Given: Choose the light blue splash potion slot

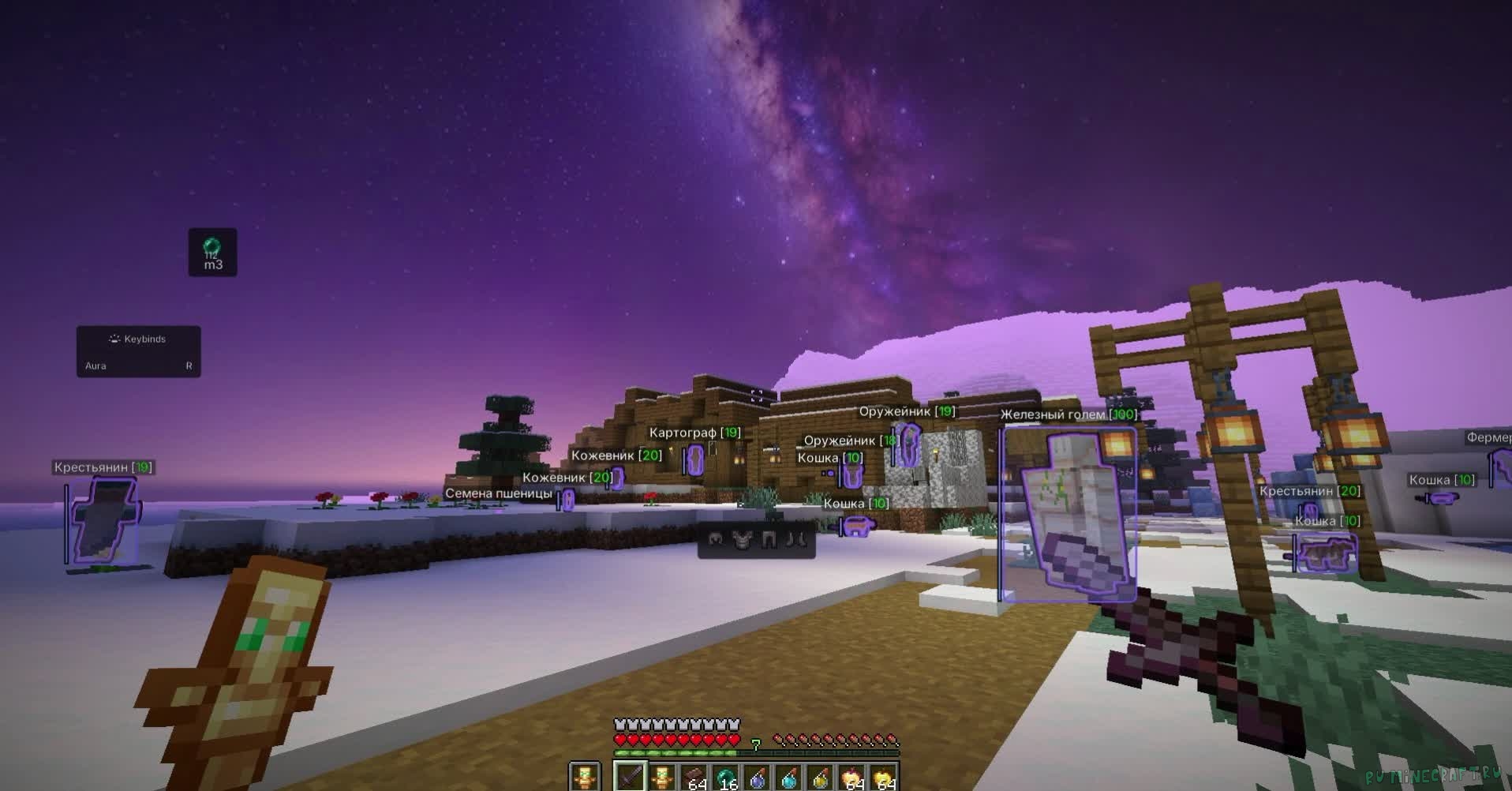Looking at the screenshot, I should (789, 778).
